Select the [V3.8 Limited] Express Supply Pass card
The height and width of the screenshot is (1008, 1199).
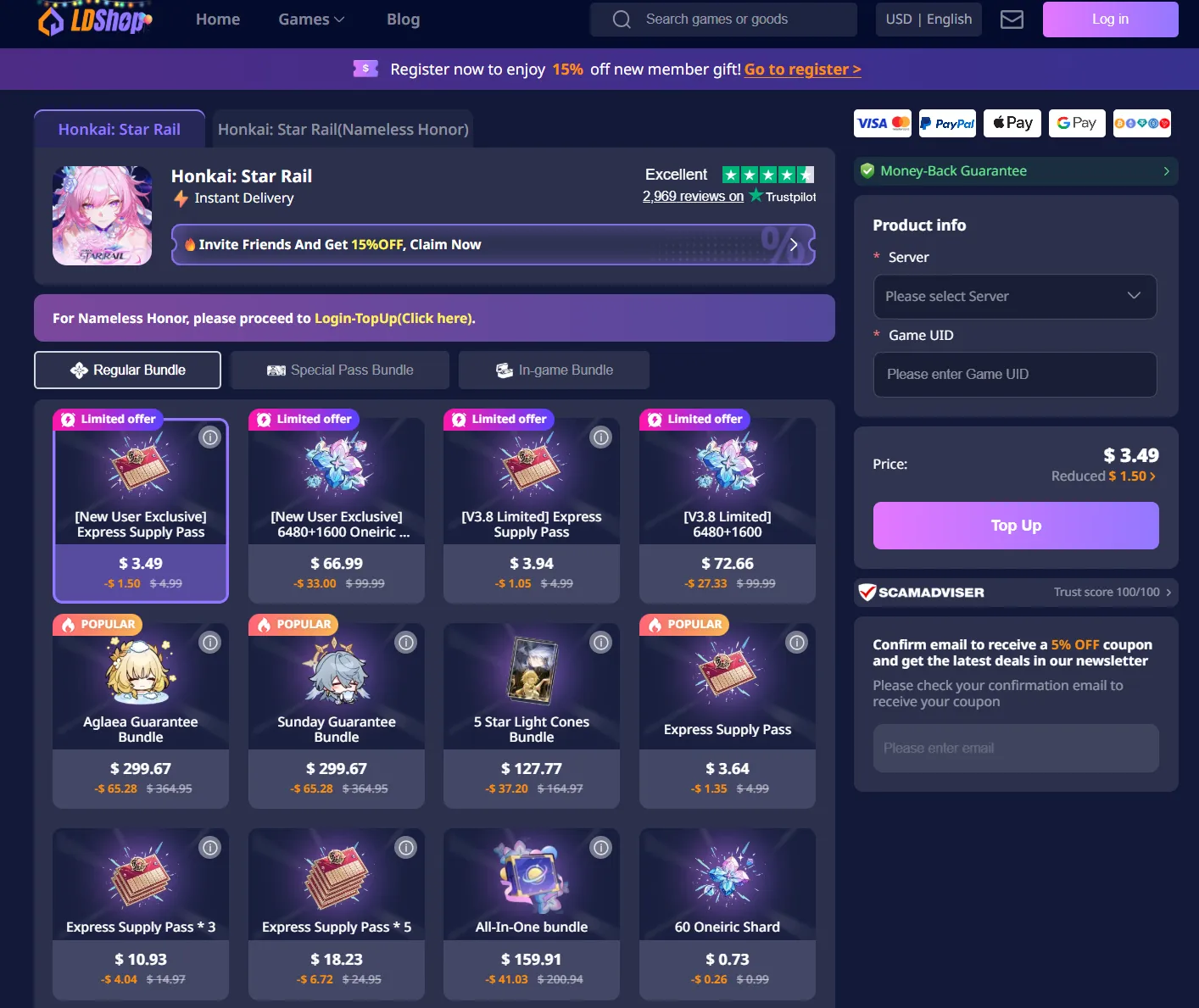532,509
